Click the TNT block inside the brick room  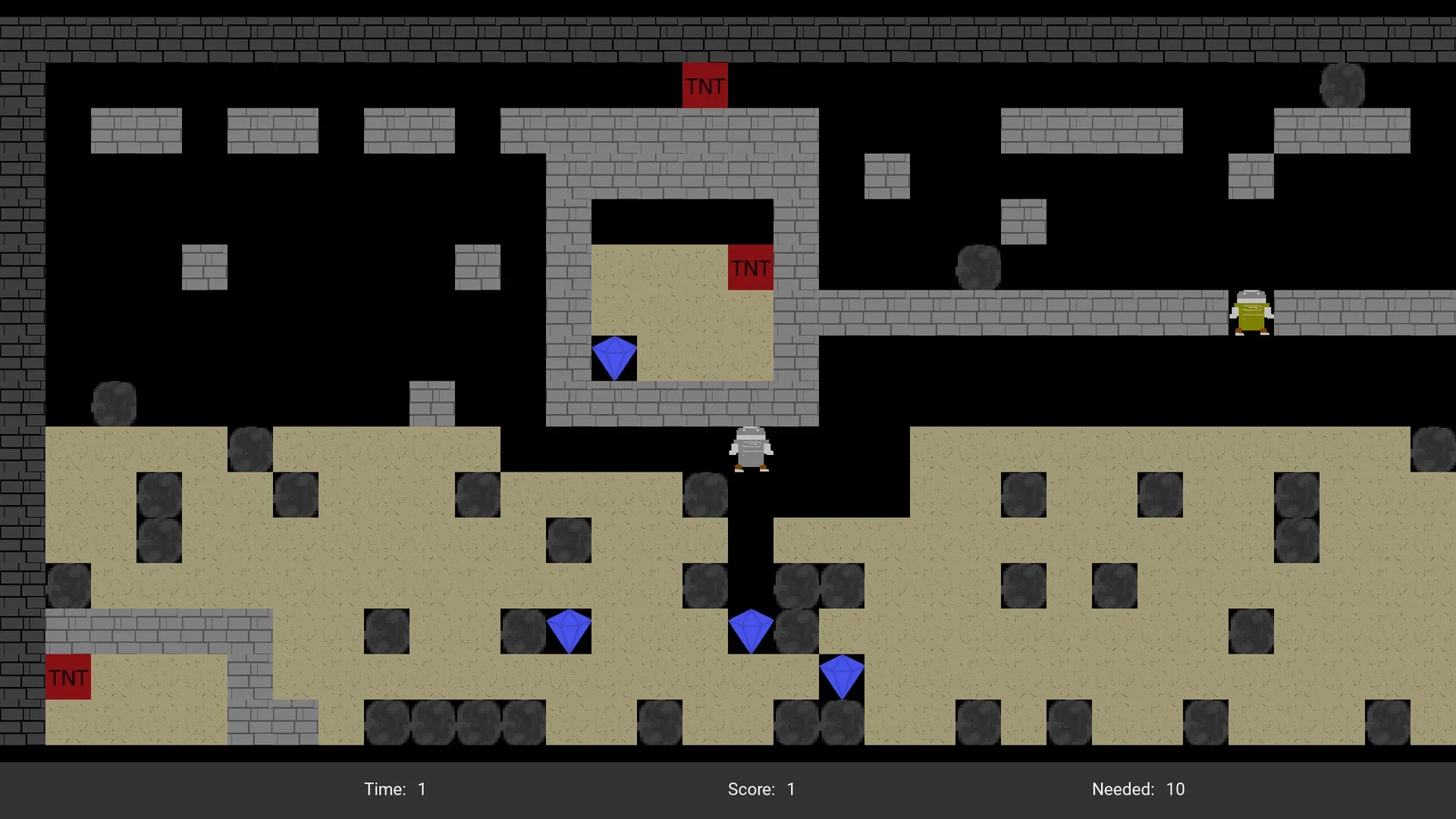750,267
